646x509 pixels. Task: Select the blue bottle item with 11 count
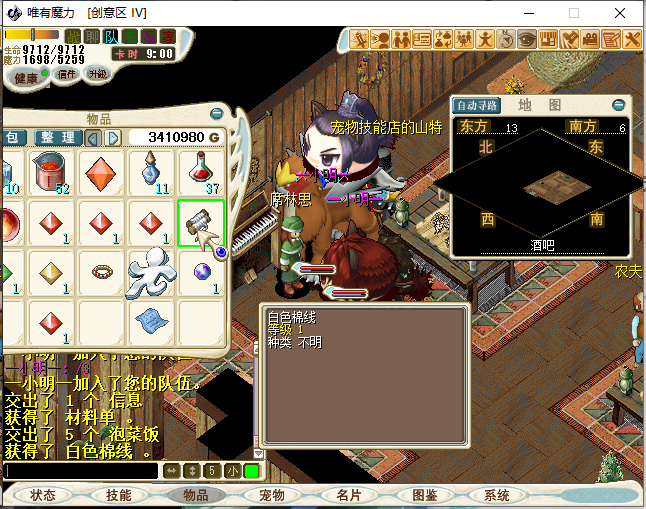tap(151, 172)
